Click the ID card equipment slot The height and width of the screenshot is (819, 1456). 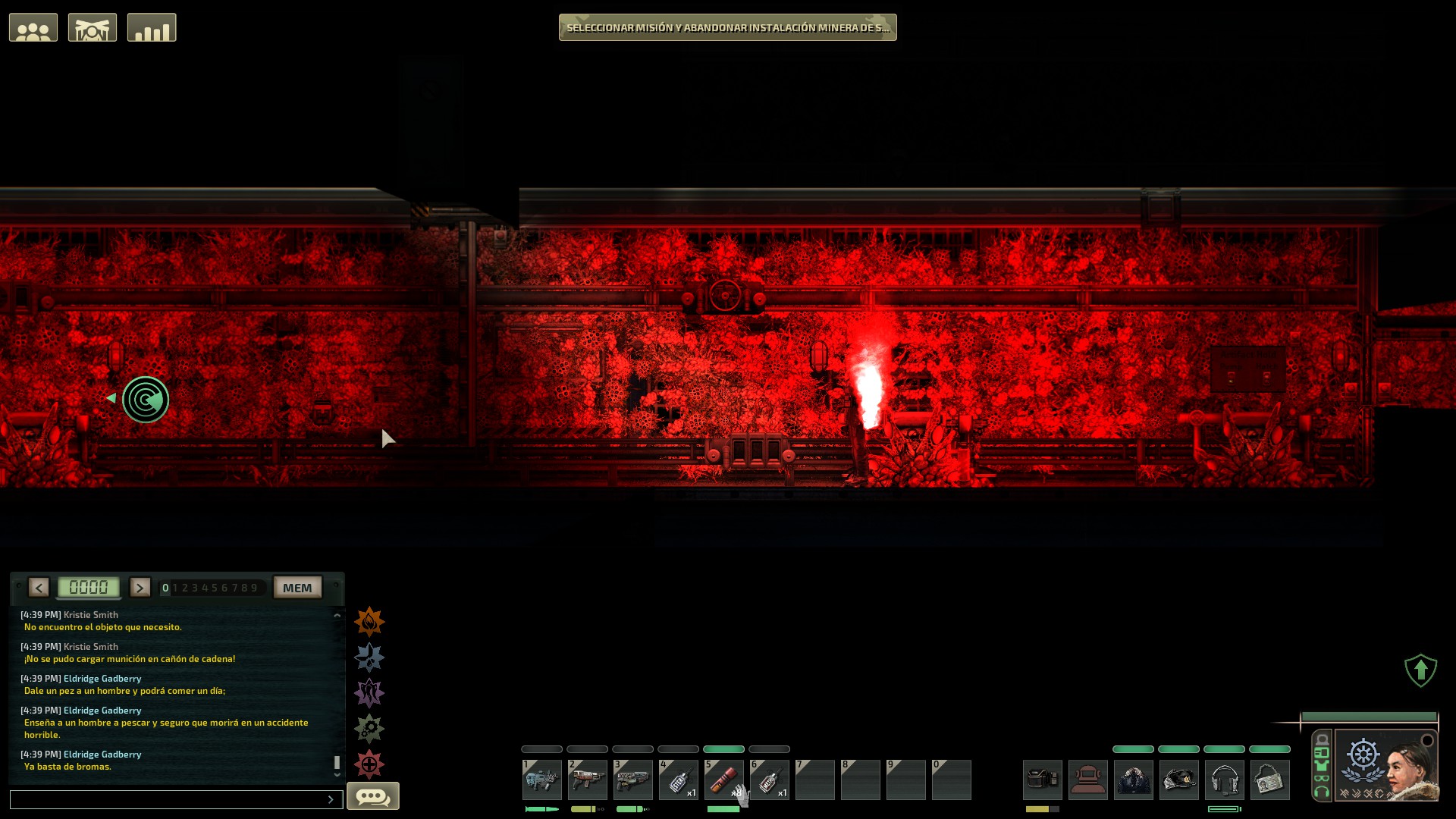point(1269,780)
